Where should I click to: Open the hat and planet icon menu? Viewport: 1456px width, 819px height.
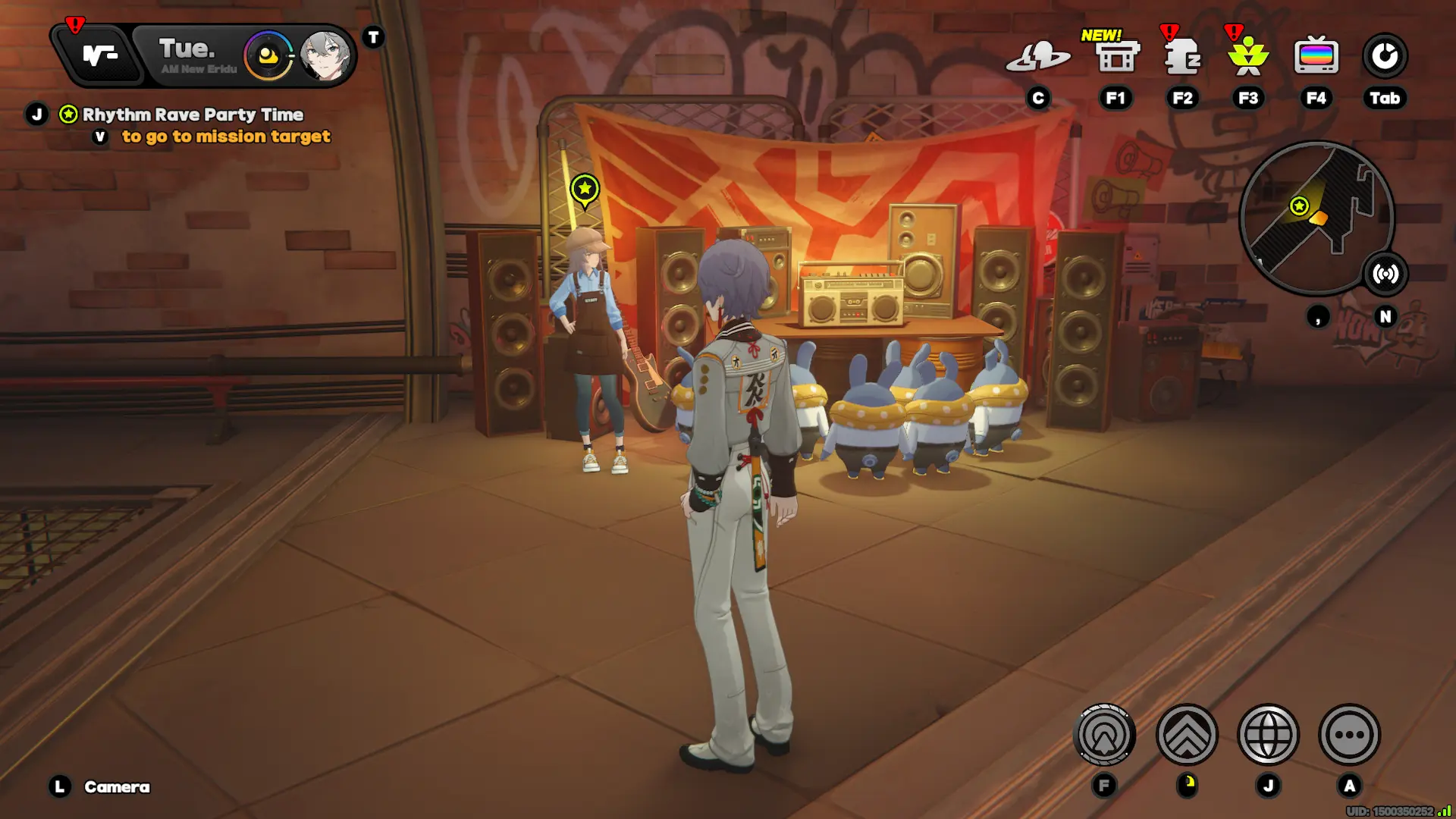coord(1037,56)
